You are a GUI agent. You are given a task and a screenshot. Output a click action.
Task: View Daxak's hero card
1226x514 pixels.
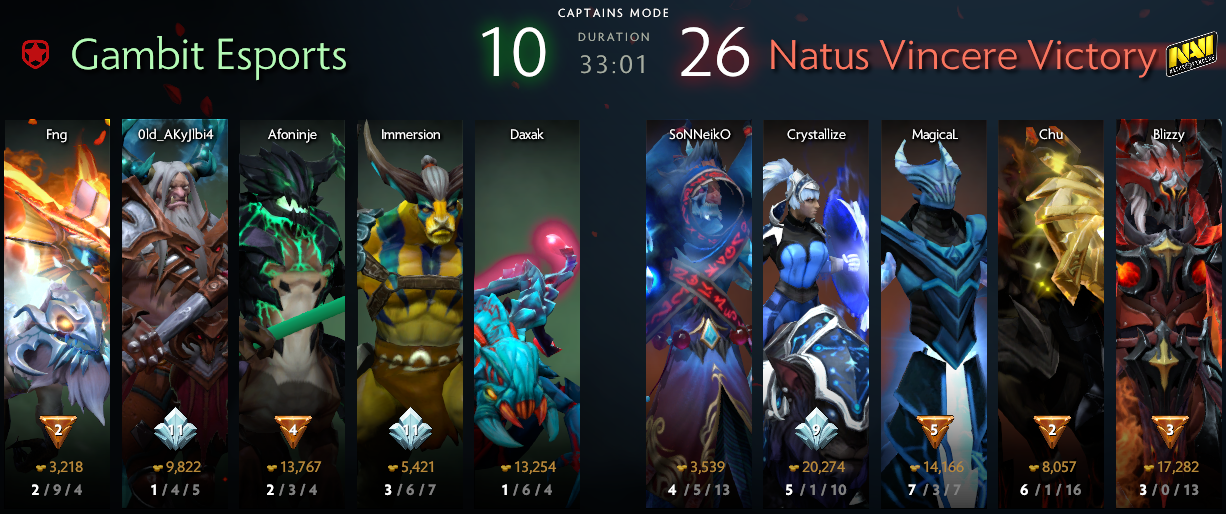527,300
